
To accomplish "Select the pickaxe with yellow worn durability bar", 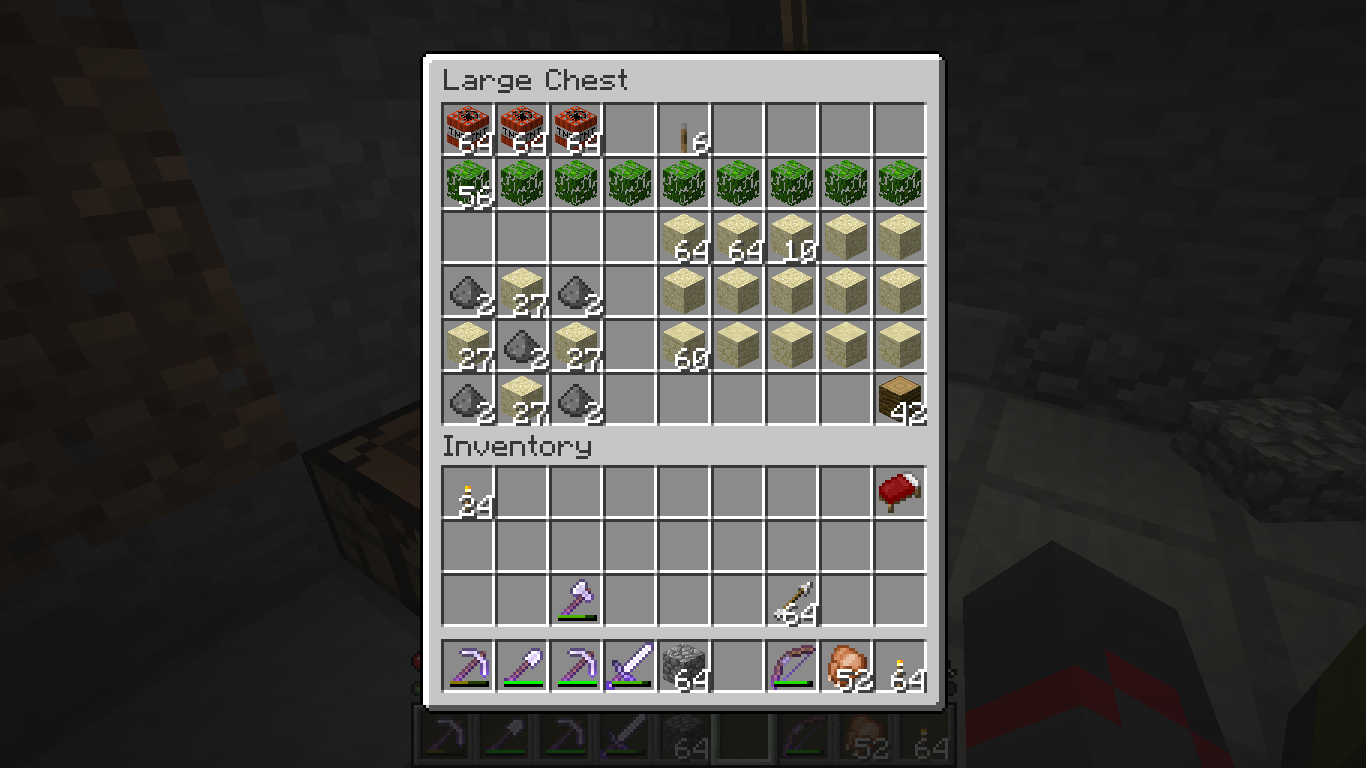I will pyautogui.click(x=468, y=666).
